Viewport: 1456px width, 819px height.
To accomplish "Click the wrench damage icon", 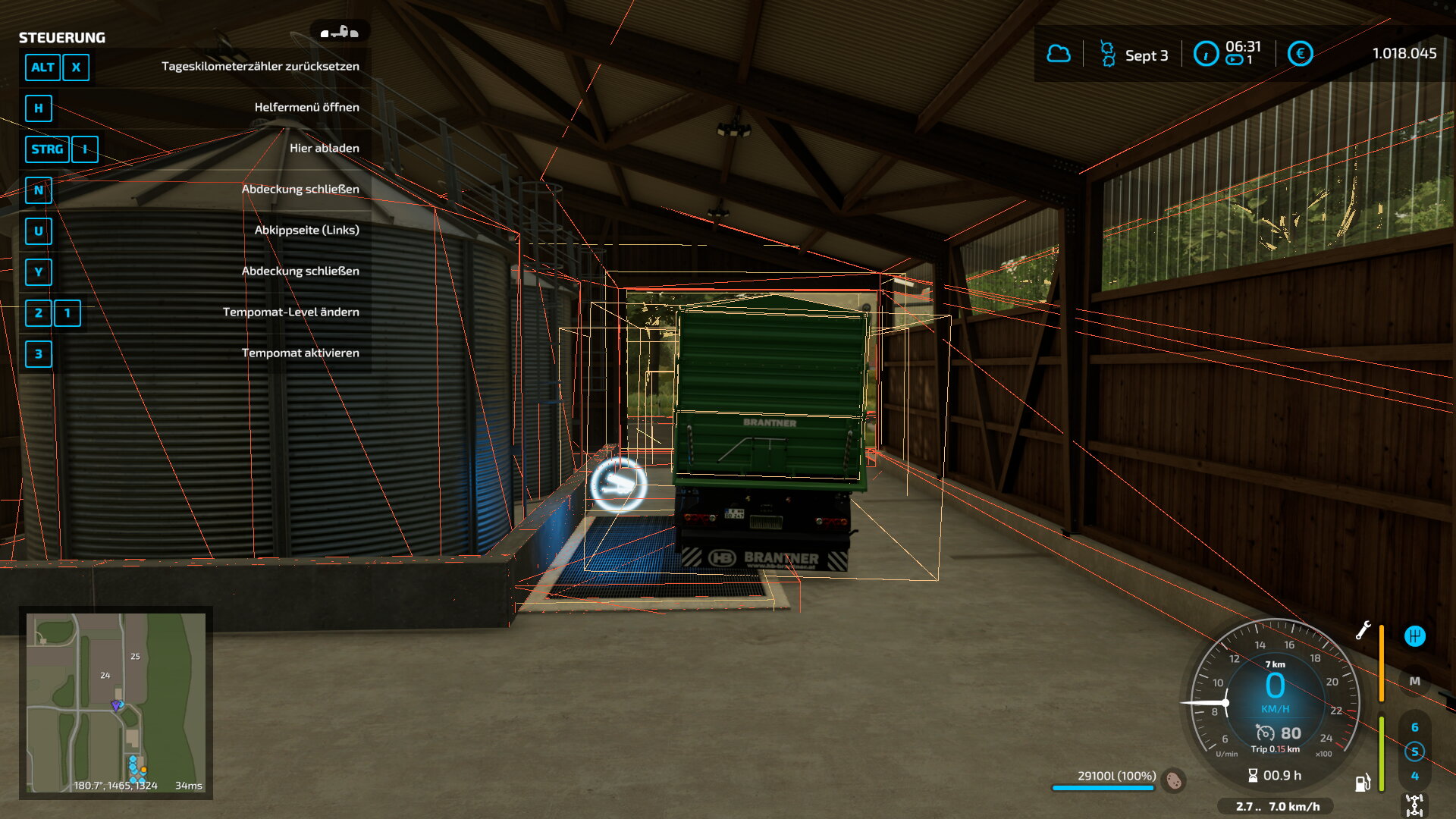I will [x=1363, y=630].
